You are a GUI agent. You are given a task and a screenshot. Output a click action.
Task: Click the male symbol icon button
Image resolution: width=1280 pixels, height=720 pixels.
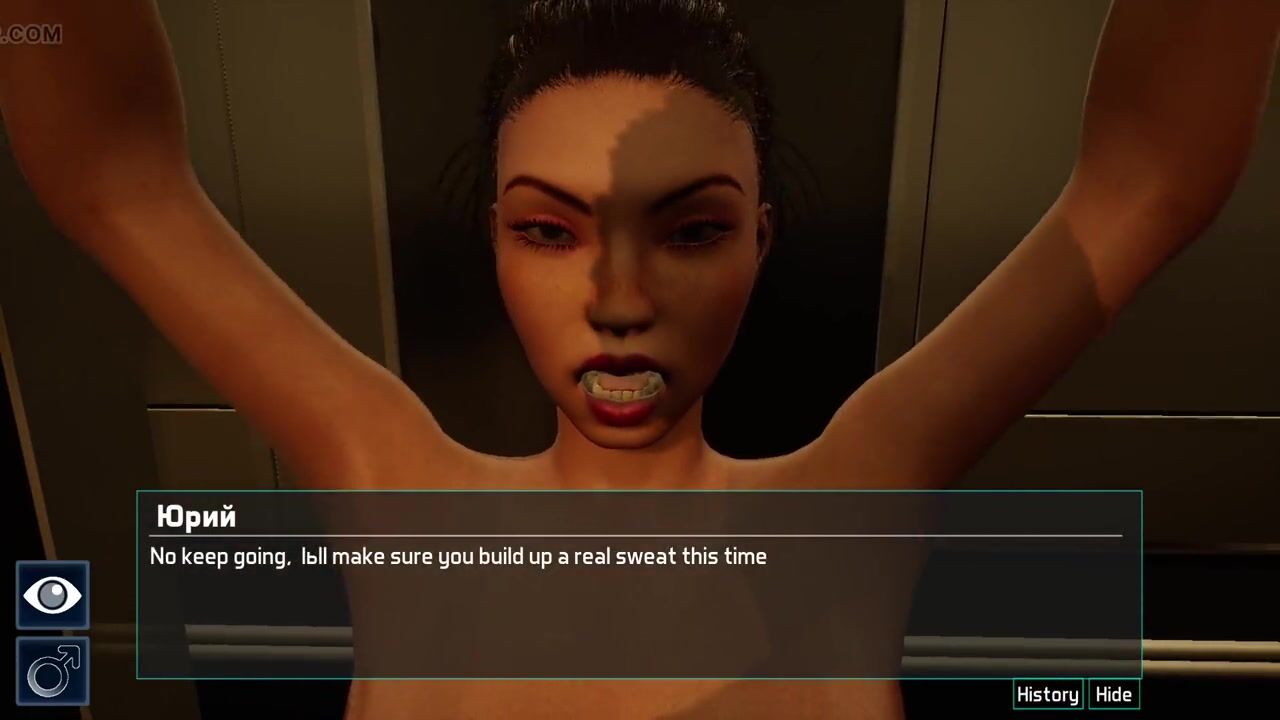(x=52, y=671)
